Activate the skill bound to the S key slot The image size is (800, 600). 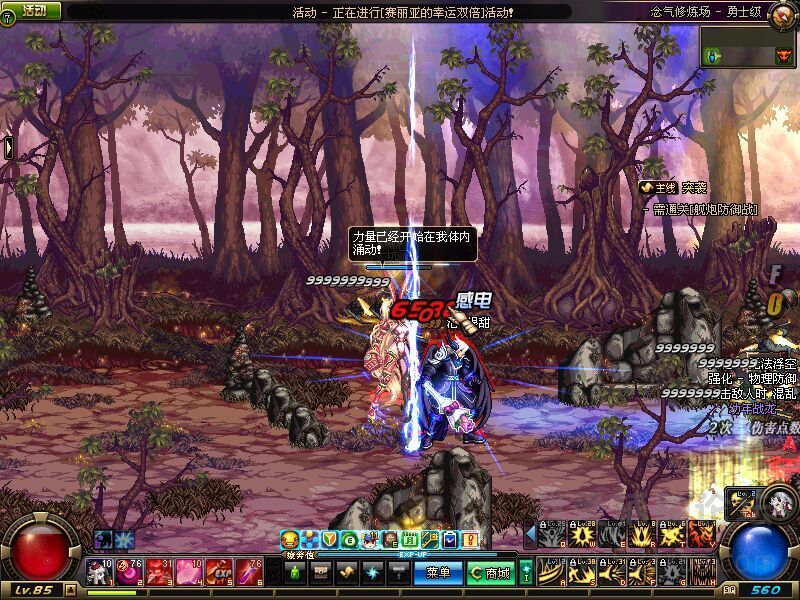[x=580, y=572]
